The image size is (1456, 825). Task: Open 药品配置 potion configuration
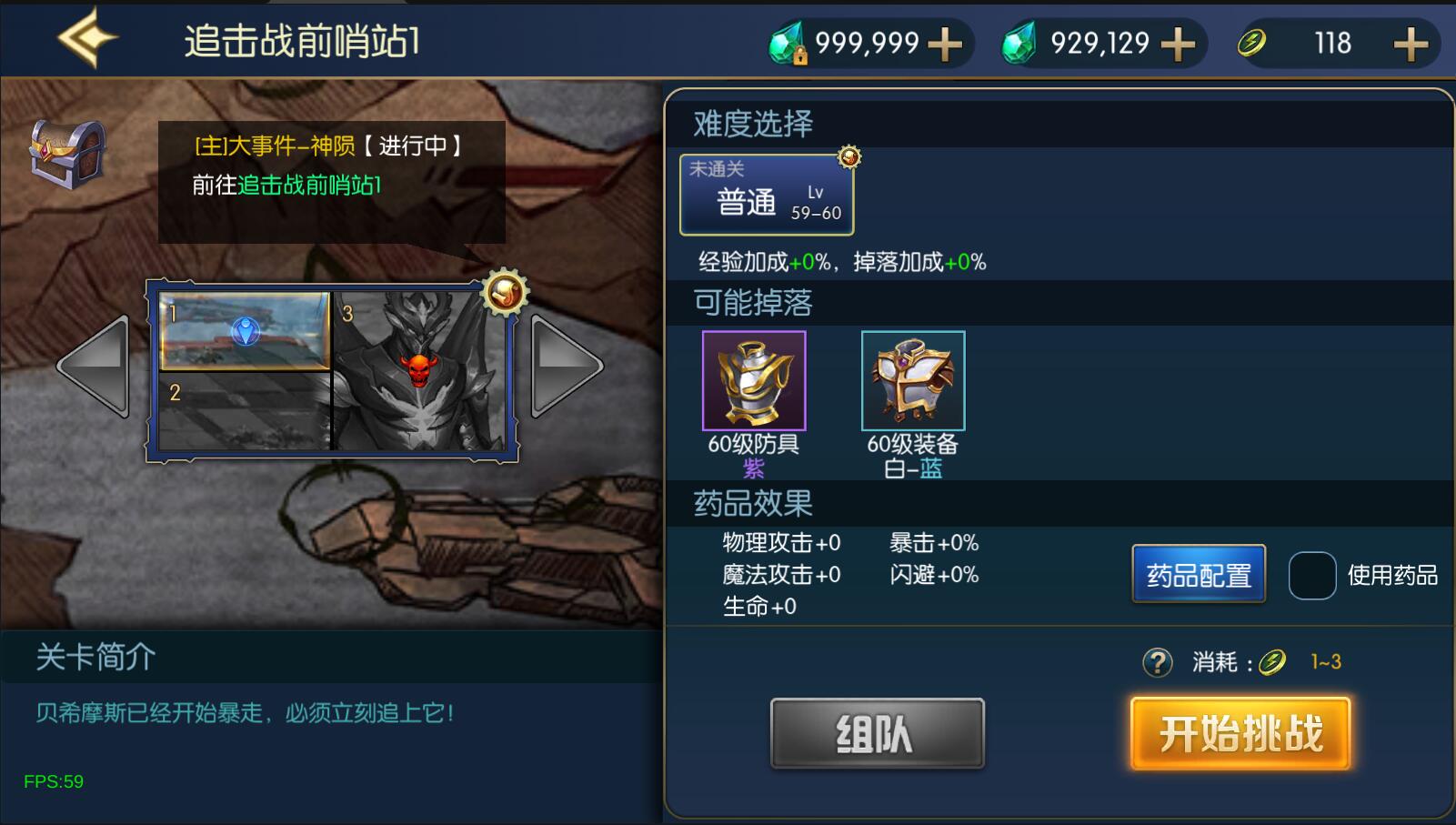click(1199, 575)
